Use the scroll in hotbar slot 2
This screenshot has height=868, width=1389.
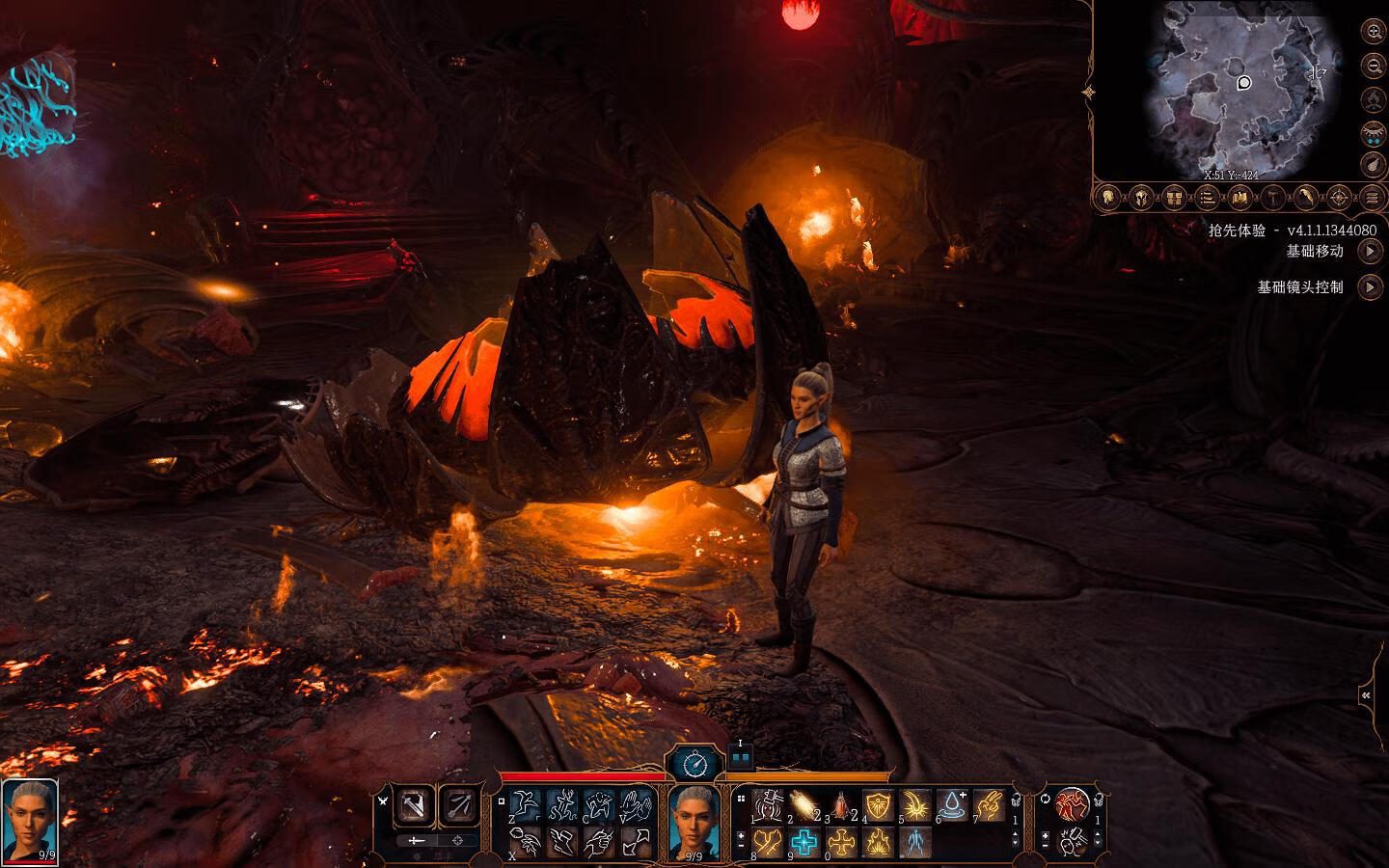coord(803,804)
